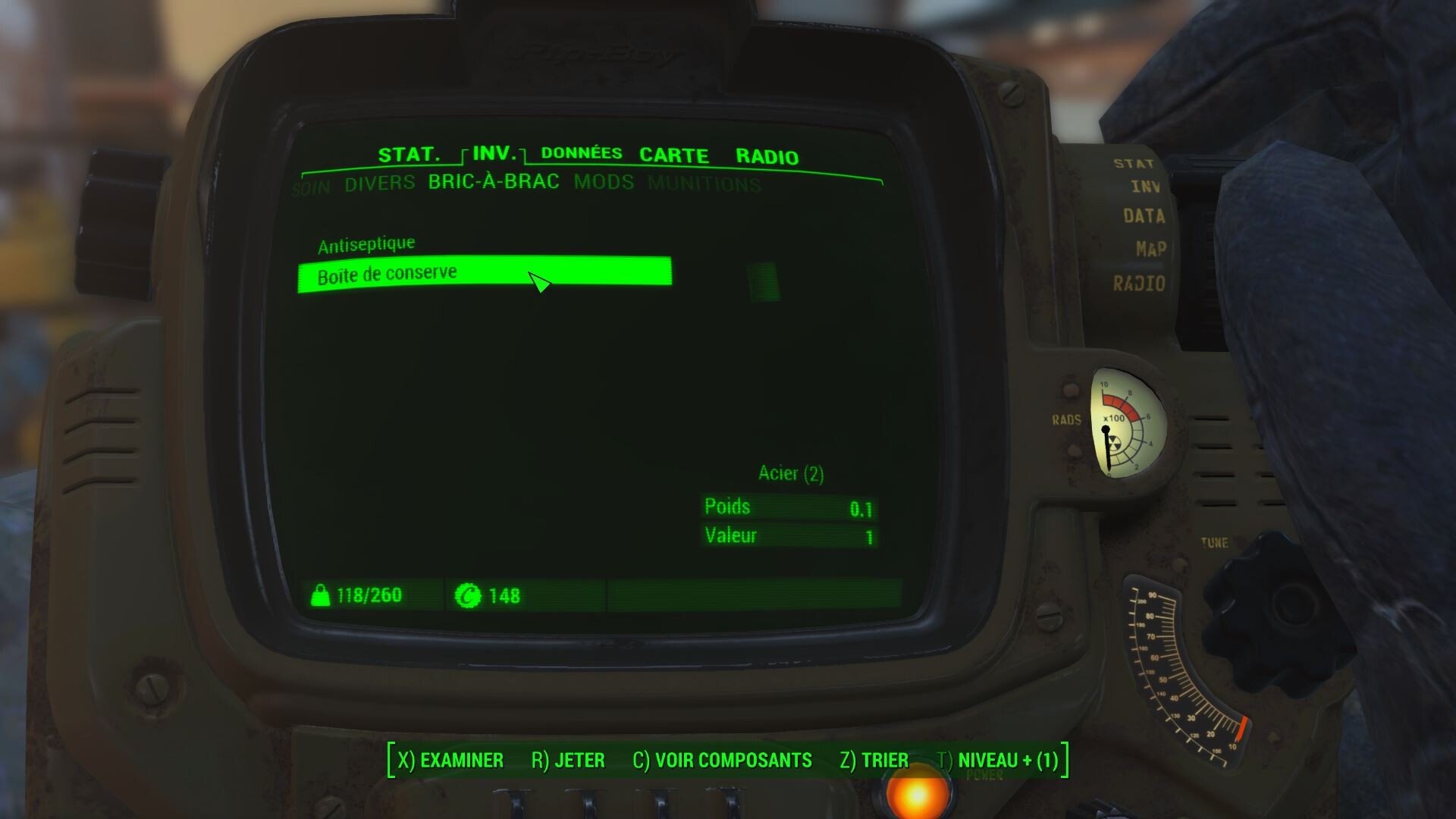Highlight the MUNITIONS category

point(704,184)
